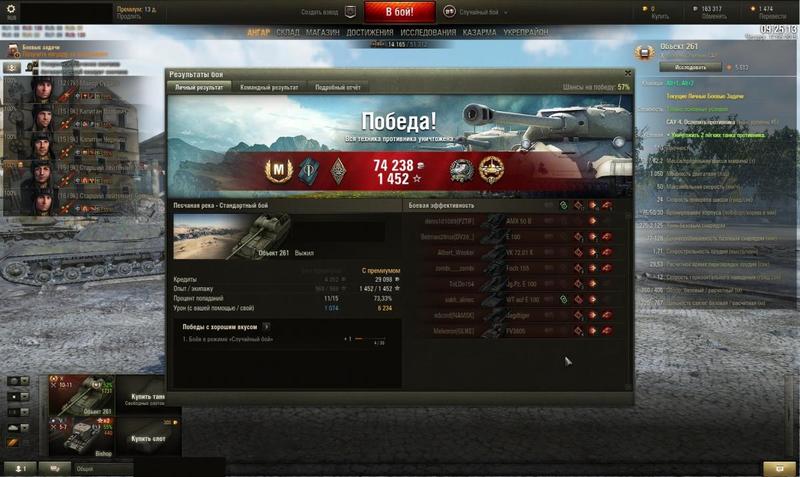Go to the СКЛАД section
Viewport: 800px width, 477px height.
click(288, 33)
